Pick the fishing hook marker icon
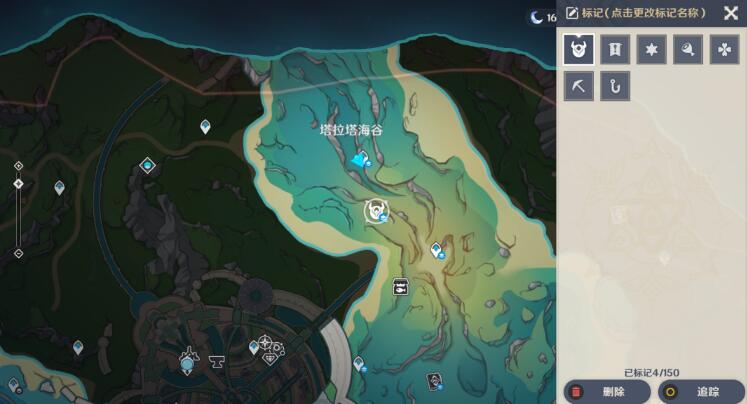This screenshot has width=747, height=404. (x=615, y=86)
